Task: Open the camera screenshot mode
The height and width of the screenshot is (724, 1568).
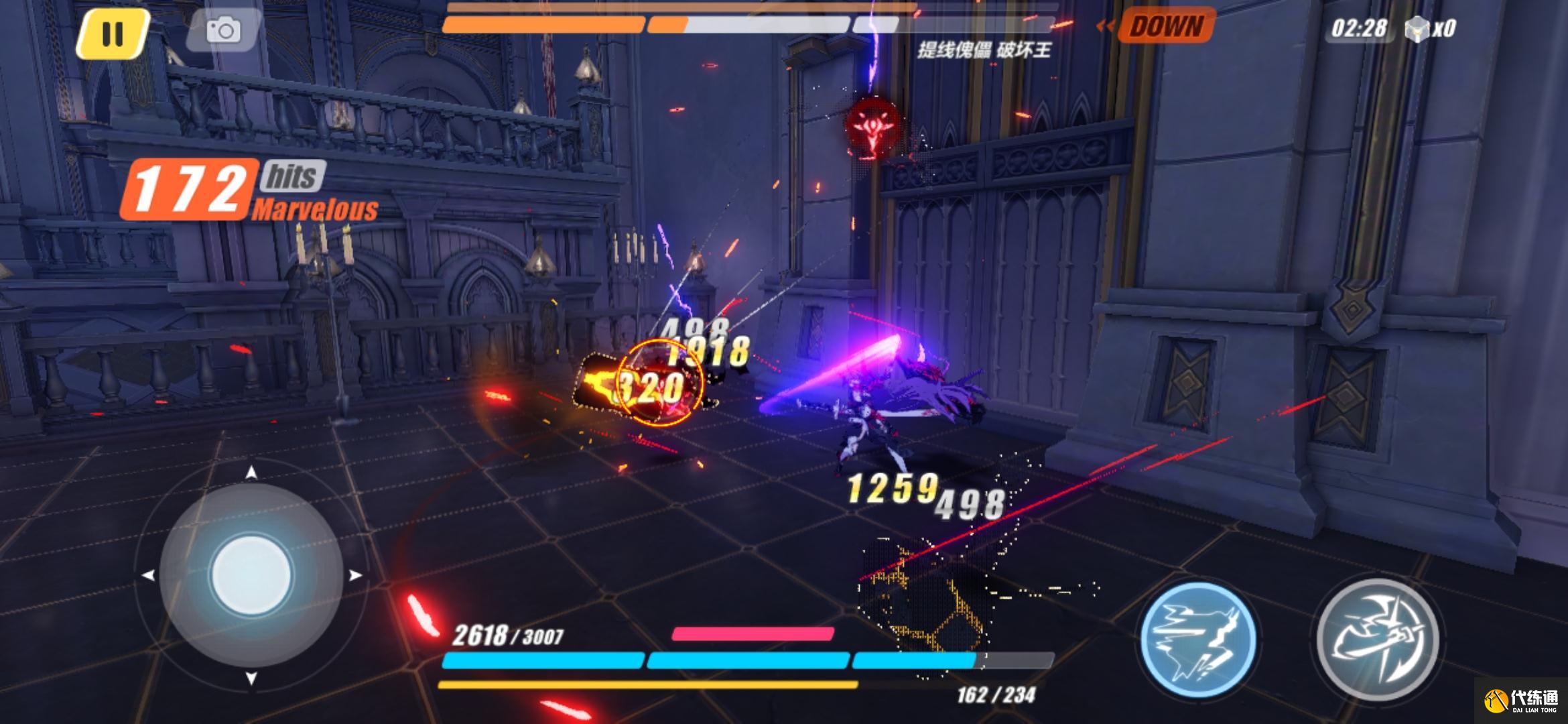Action: pos(223,31)
